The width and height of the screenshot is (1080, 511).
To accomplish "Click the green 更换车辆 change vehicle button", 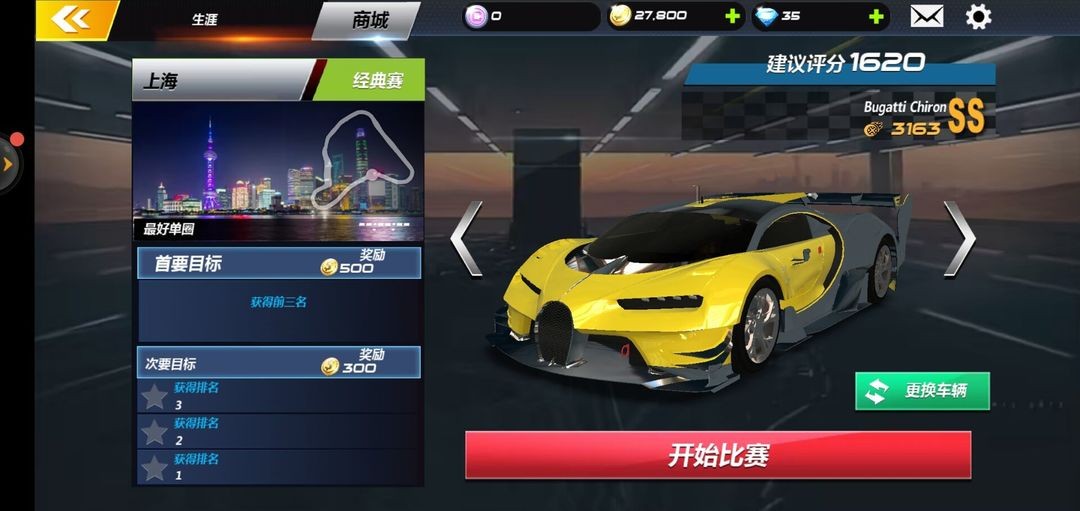I will point(922,391).
